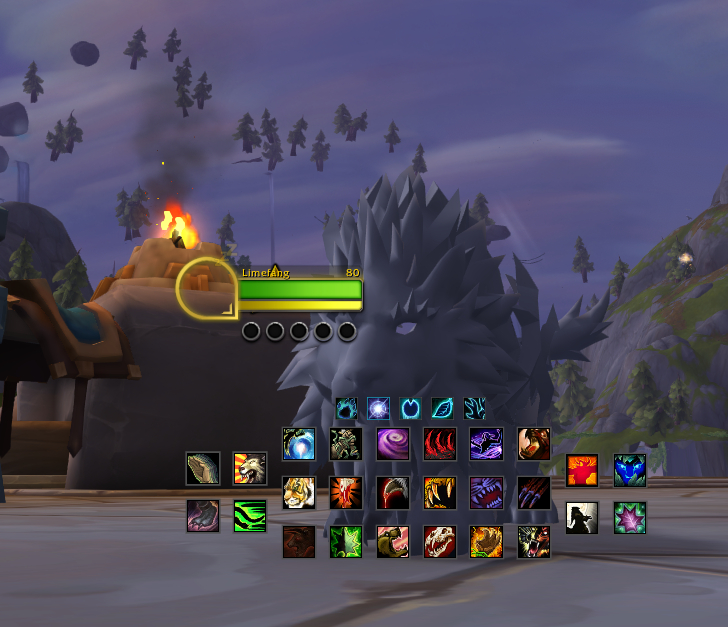Viewport: 728px width, 627px height.
Task: Activate the purple pouncing cat ability
Action: [487, 443]
